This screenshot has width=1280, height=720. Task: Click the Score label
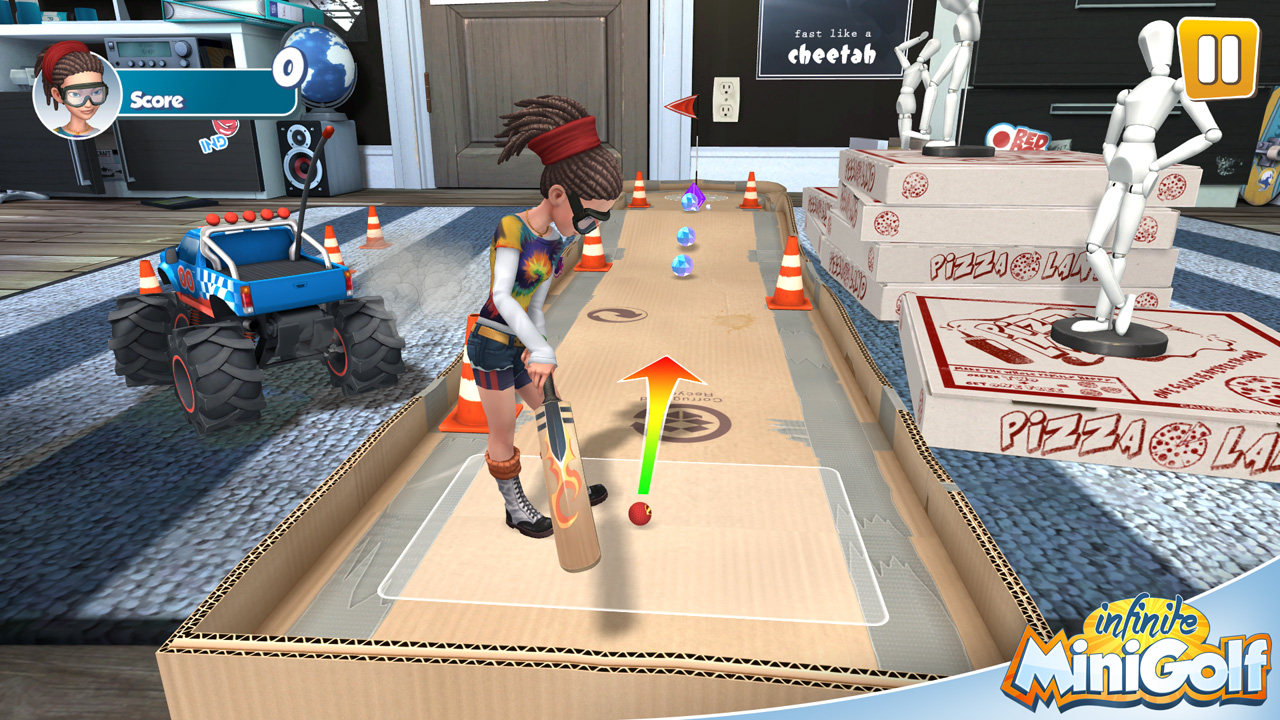coord(157,99)
